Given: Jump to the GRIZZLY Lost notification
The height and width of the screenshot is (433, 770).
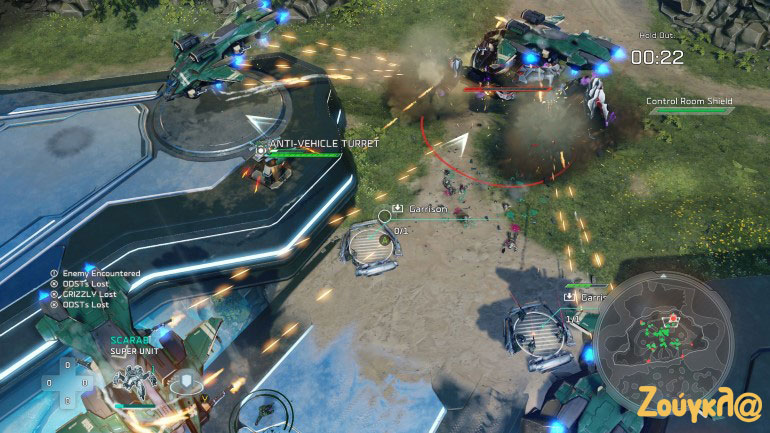Looking at the screenshot, I should pyautogui.click(x=88, y=294).
